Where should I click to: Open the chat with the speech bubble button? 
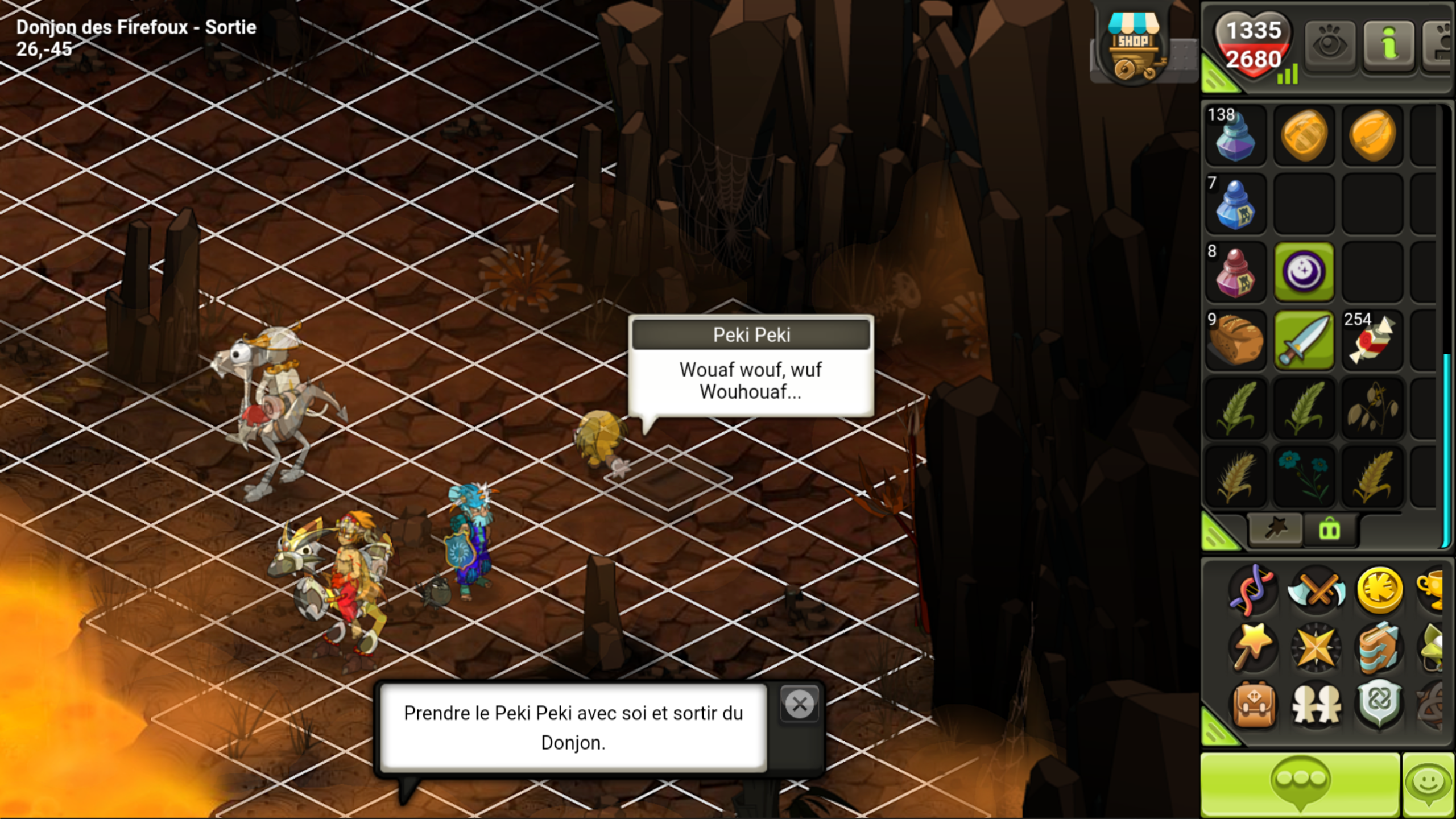[1300, 785]
